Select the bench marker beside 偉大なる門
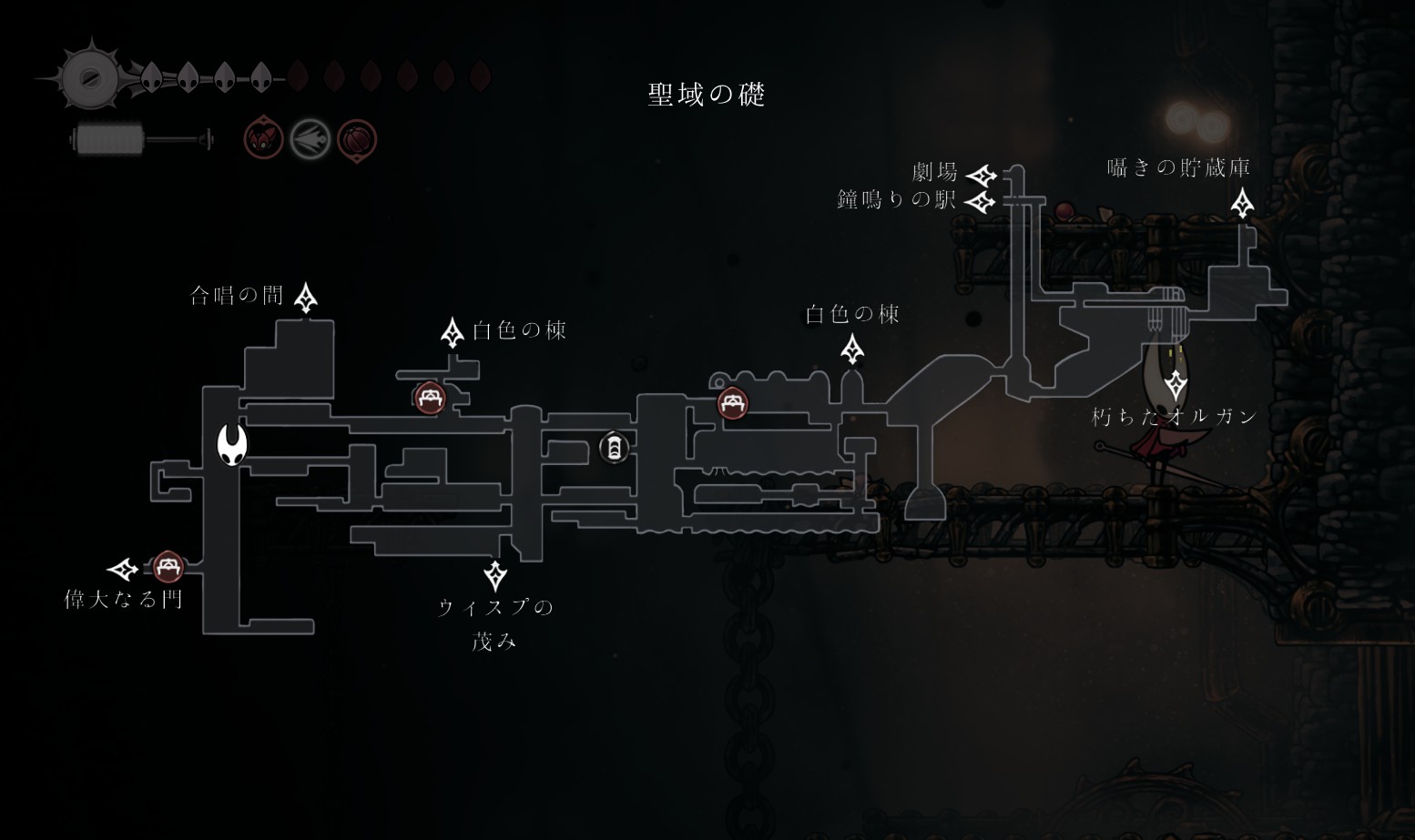Image resolution: width=1415 pixels, height=840 pixels. tap(167, 567)
